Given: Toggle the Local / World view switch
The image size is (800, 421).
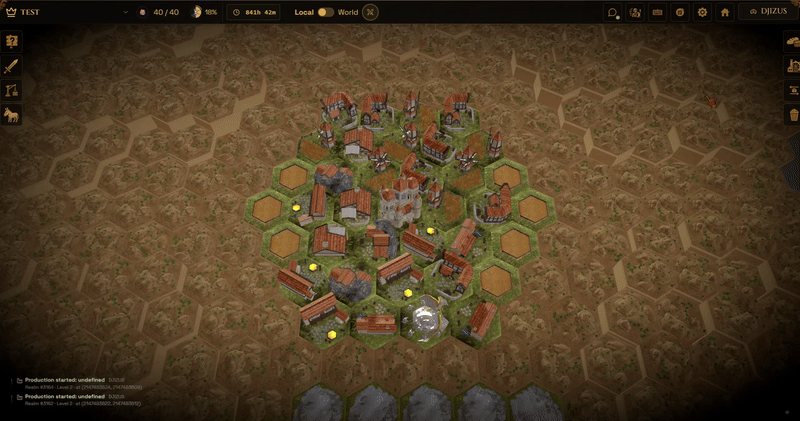Looking at the screenshot, I should (326, 12).
